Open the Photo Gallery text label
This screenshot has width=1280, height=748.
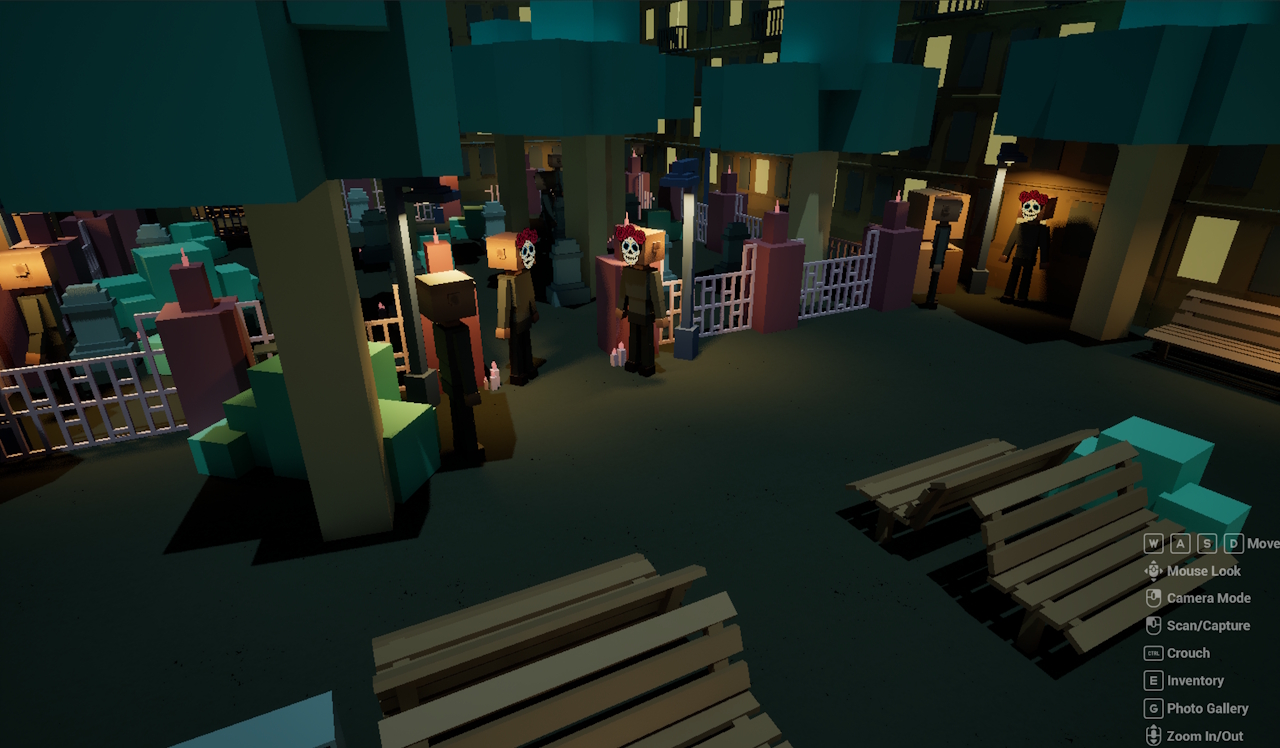[1207, 708]
